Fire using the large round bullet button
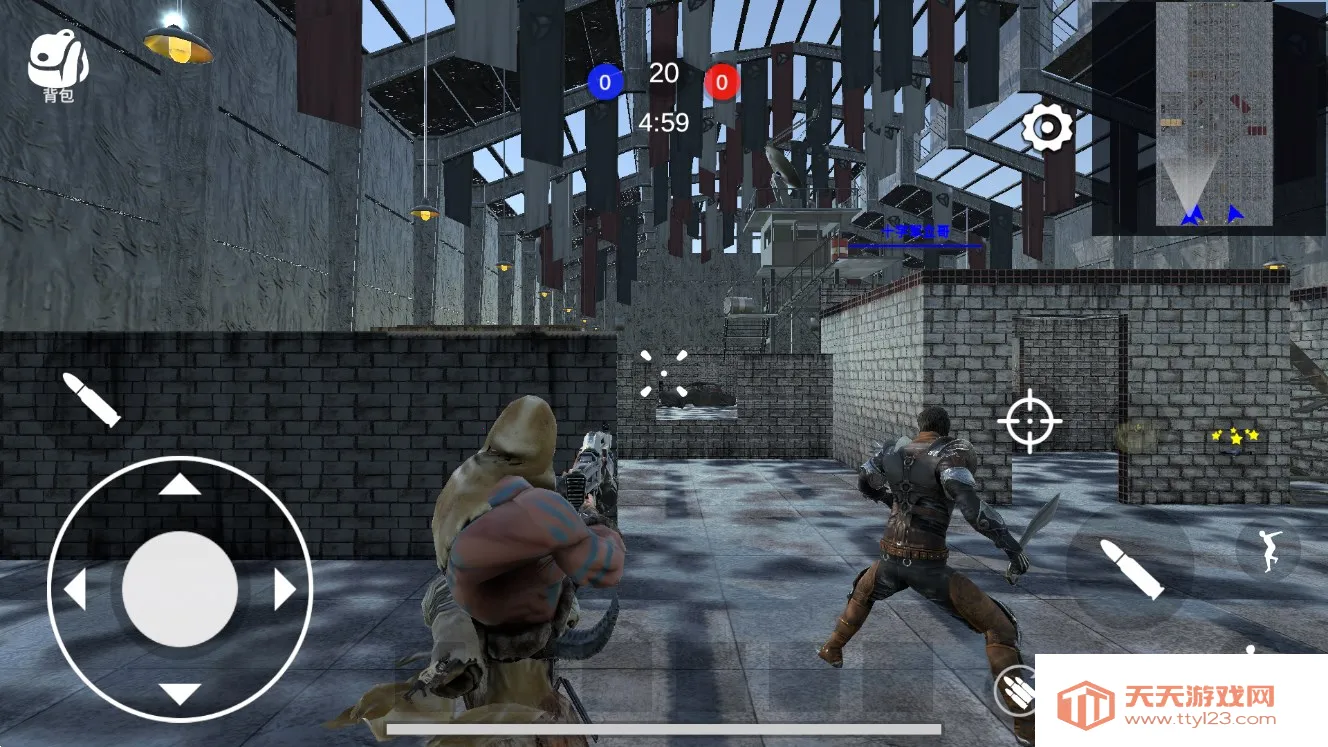 pyautogui.click(x=1131, y=568)
